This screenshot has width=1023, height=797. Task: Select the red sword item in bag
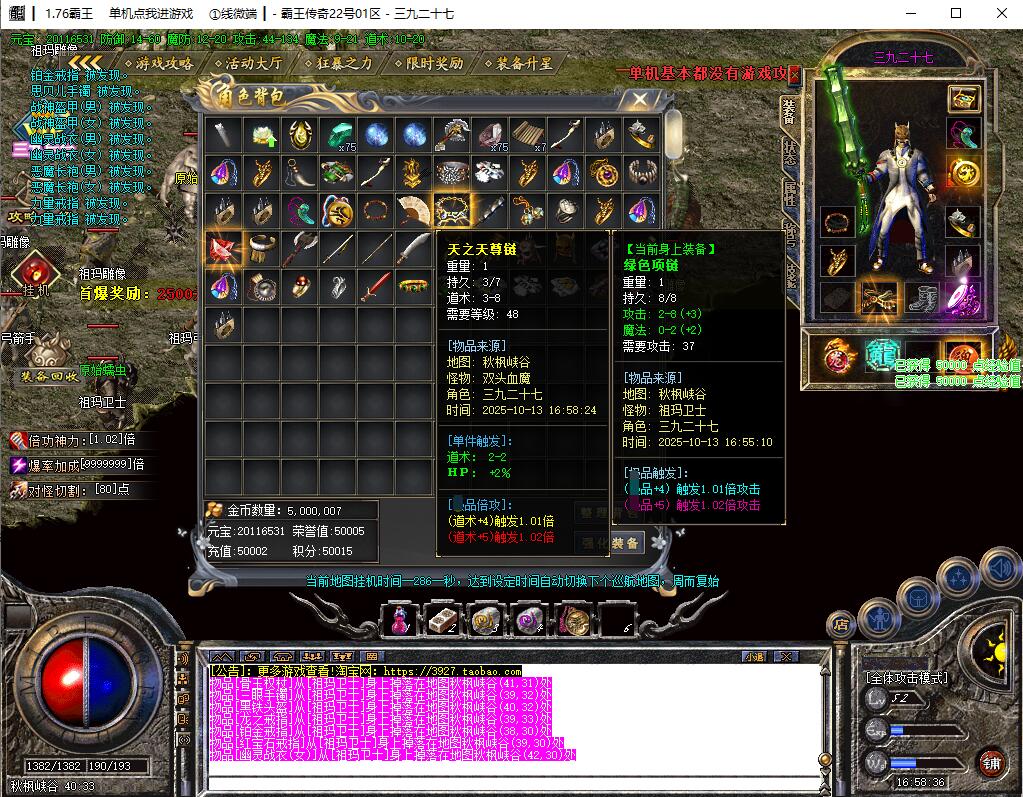376,288
